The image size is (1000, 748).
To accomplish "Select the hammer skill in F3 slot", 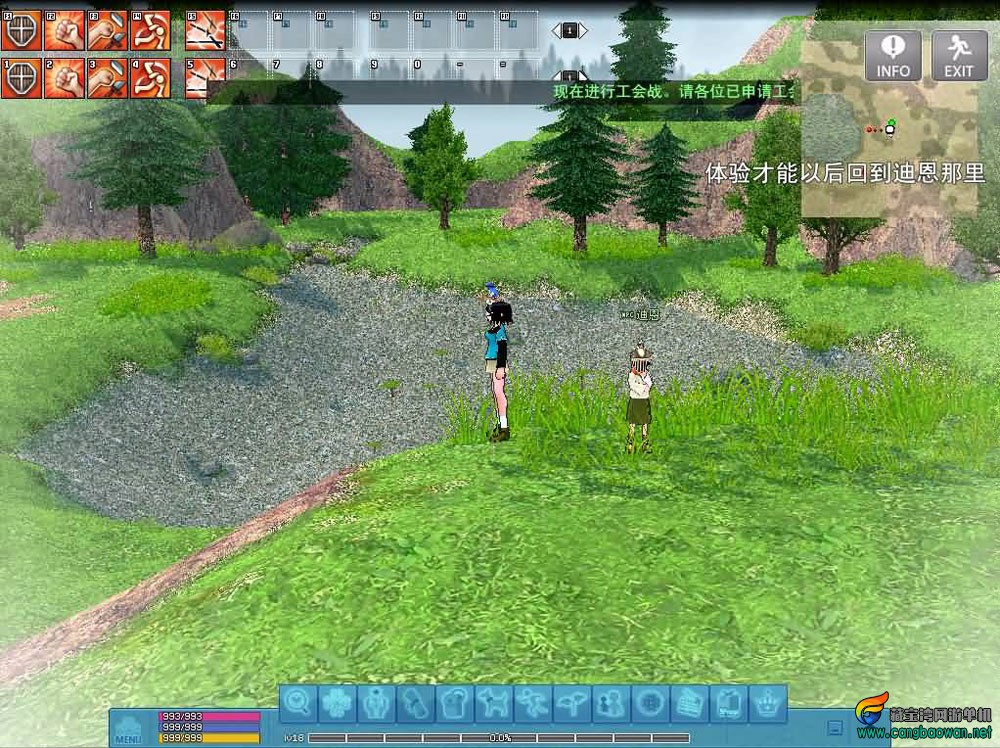I will pyautogui.click(x=107, y=31).
